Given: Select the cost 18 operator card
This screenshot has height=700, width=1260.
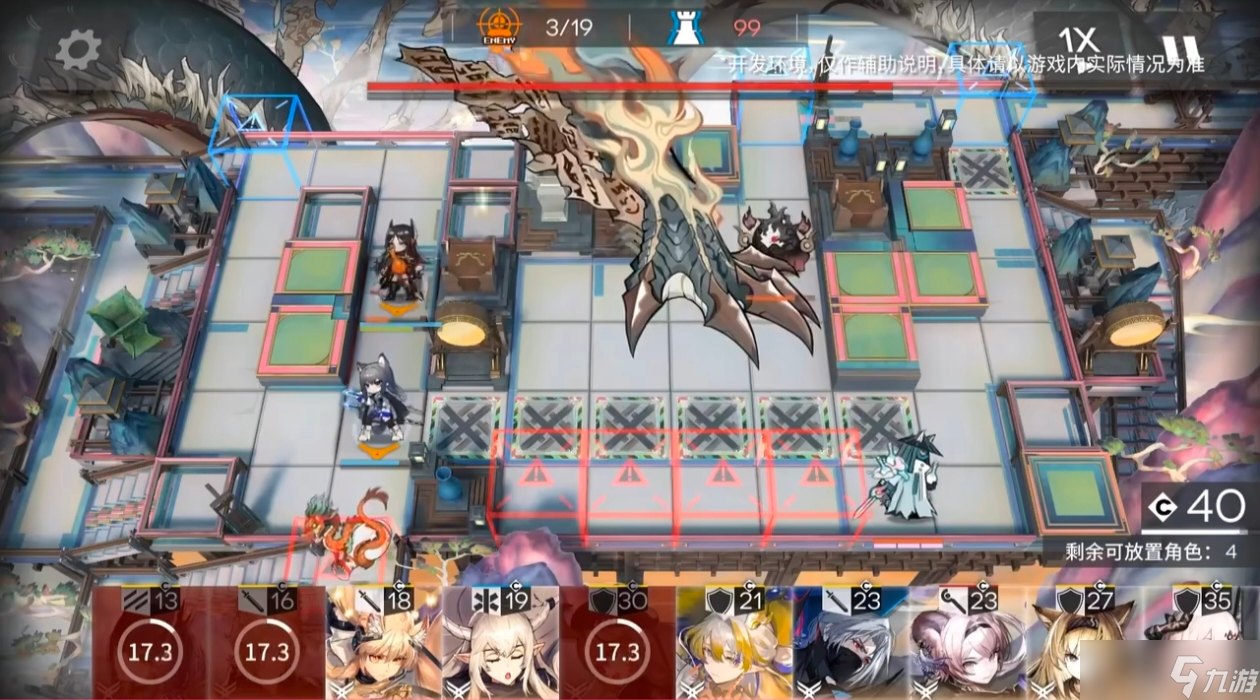Looking at the screenshot, I should (384, 642).
